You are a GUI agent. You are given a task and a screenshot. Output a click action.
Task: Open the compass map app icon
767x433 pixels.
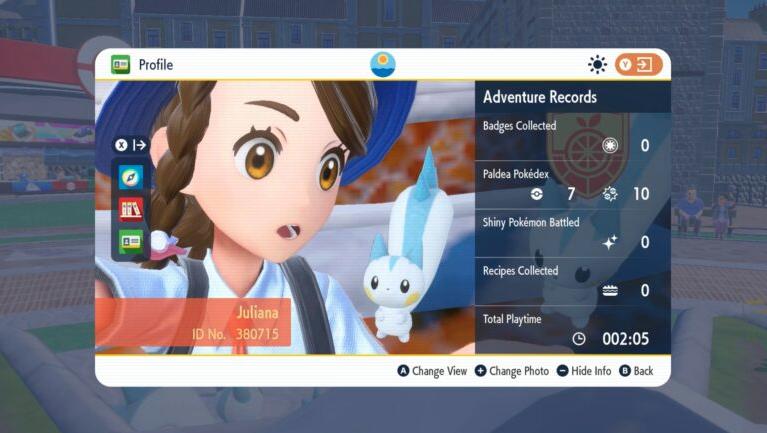(131, 177)
